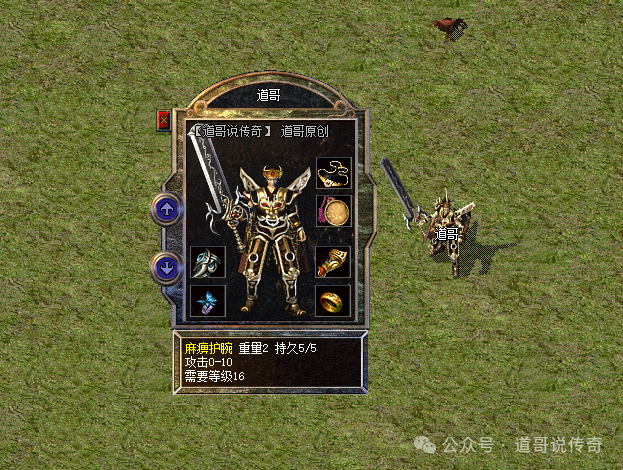
Task: Select the golden bracer slot on the right
Action: click(334, 262)
